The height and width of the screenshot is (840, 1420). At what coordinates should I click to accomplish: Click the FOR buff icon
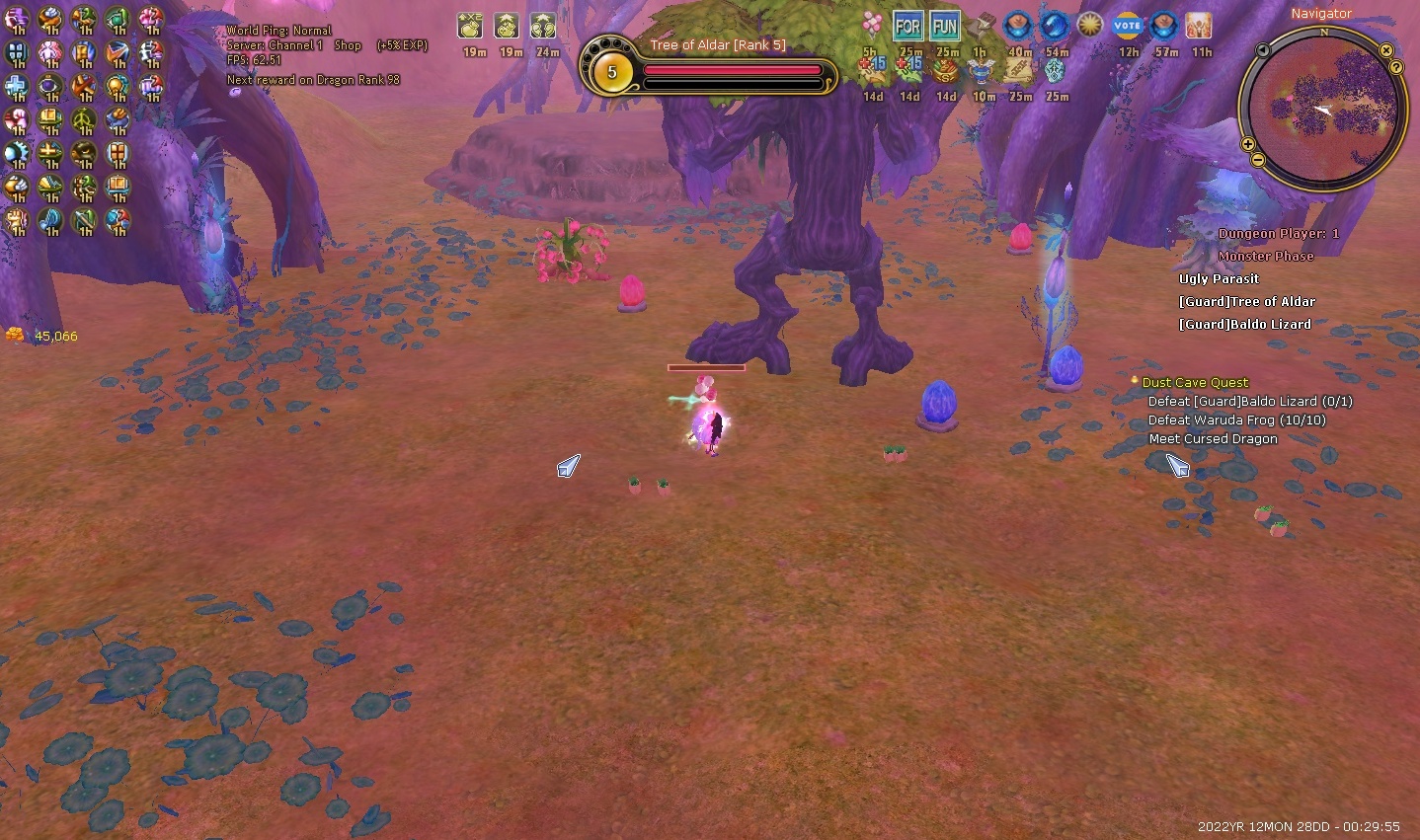(907, 27)
